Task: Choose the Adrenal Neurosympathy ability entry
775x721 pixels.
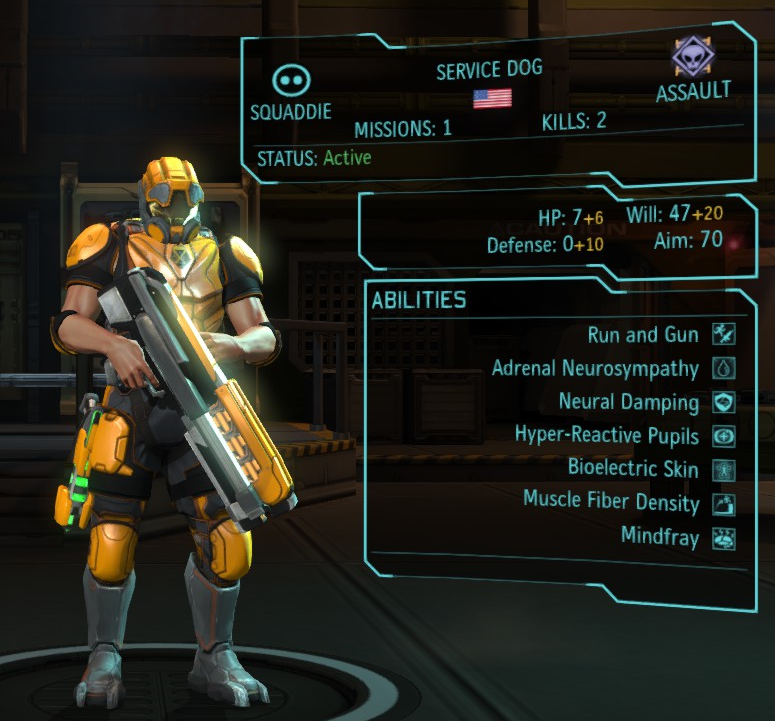Action: (x=594, y=368)
